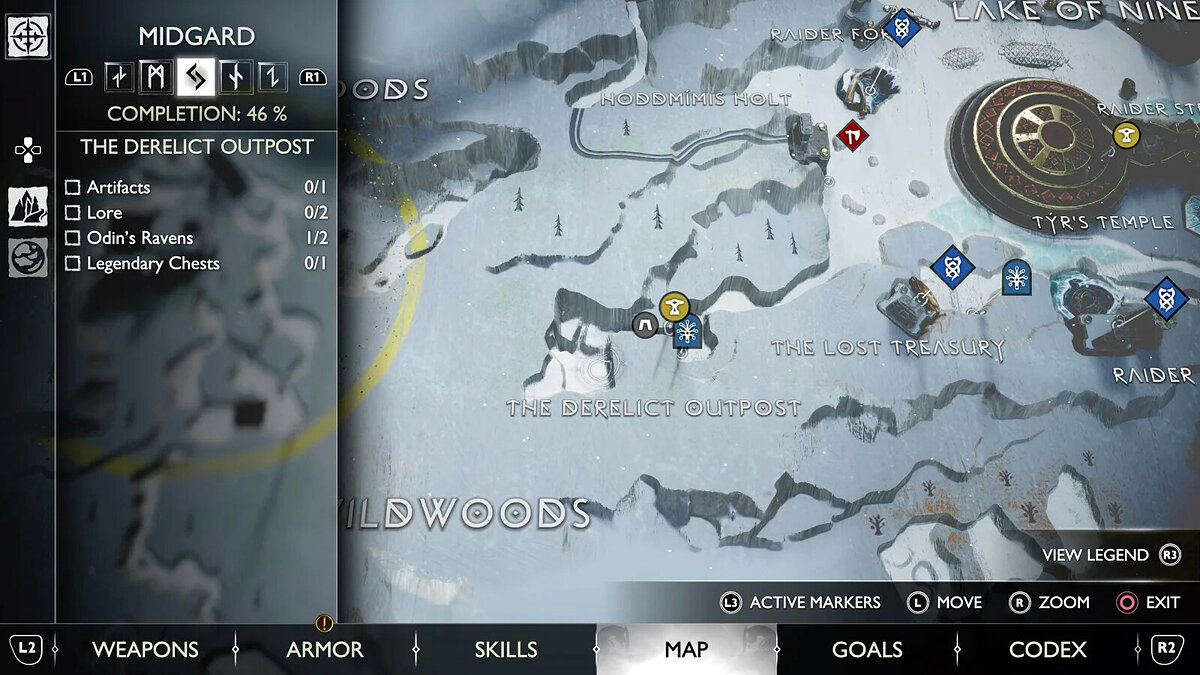Select the highlighted Map tab
This screenshot has height=675, width=1200.
coord(686,649)
